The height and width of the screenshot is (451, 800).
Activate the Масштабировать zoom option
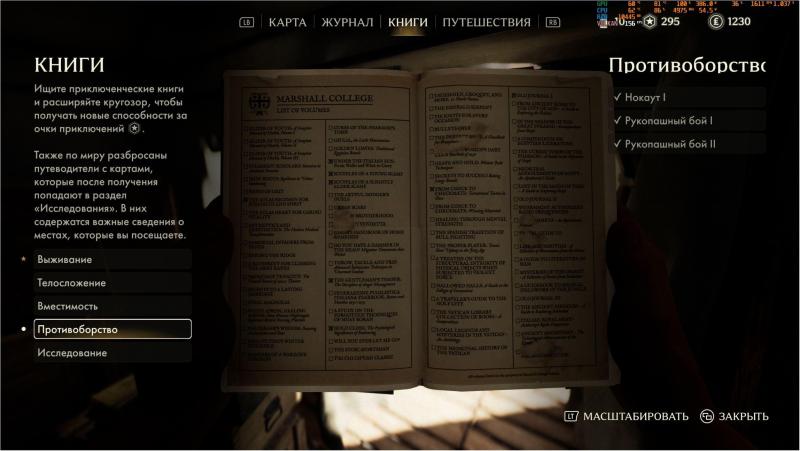(x=635, y=416)
